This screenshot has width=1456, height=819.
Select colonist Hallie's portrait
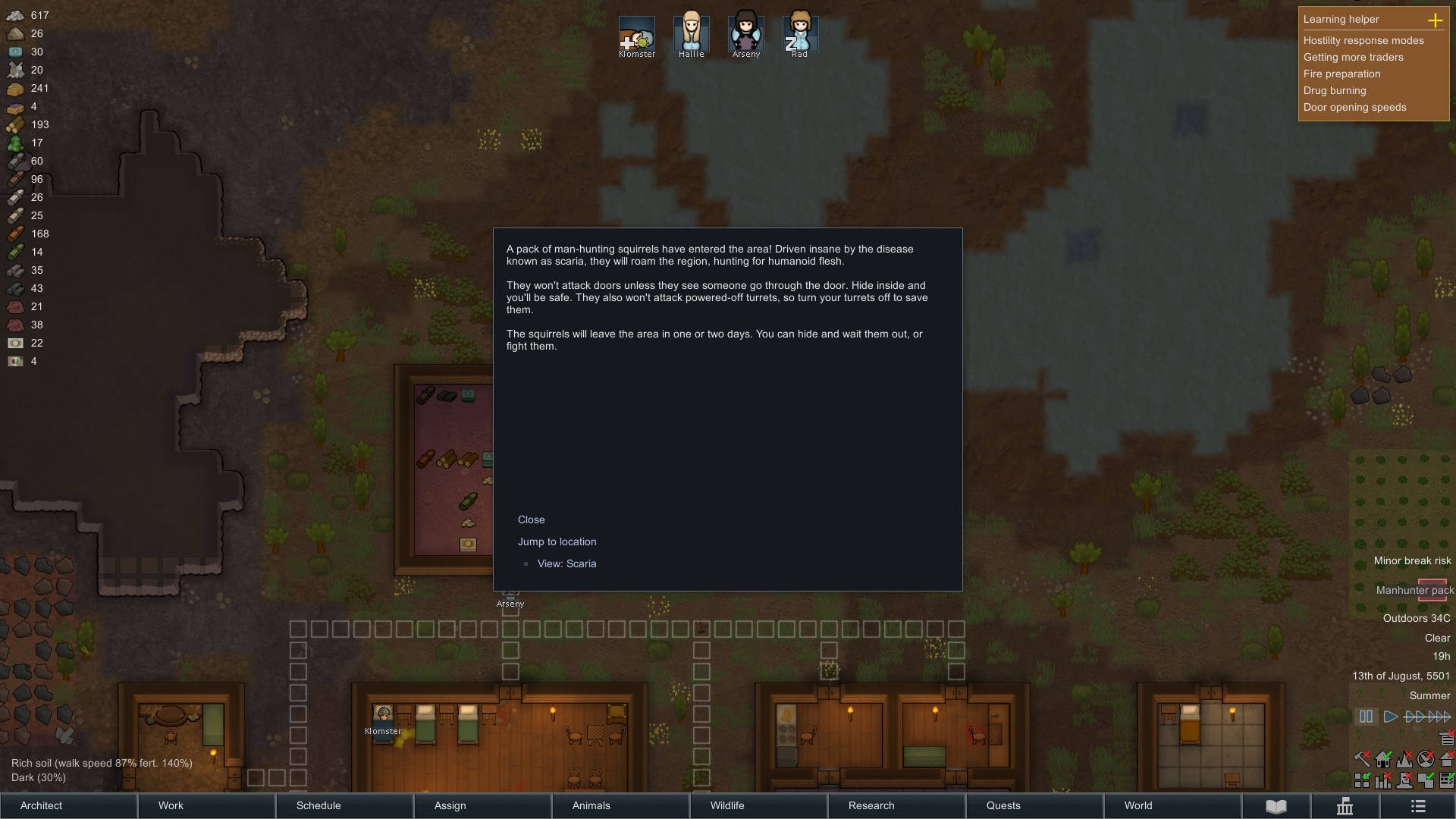[691, 34]
